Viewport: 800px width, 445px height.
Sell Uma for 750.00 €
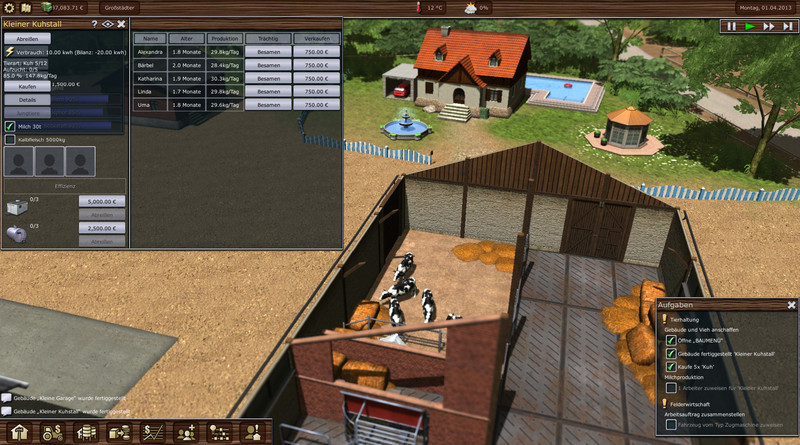tap(317, 103)
